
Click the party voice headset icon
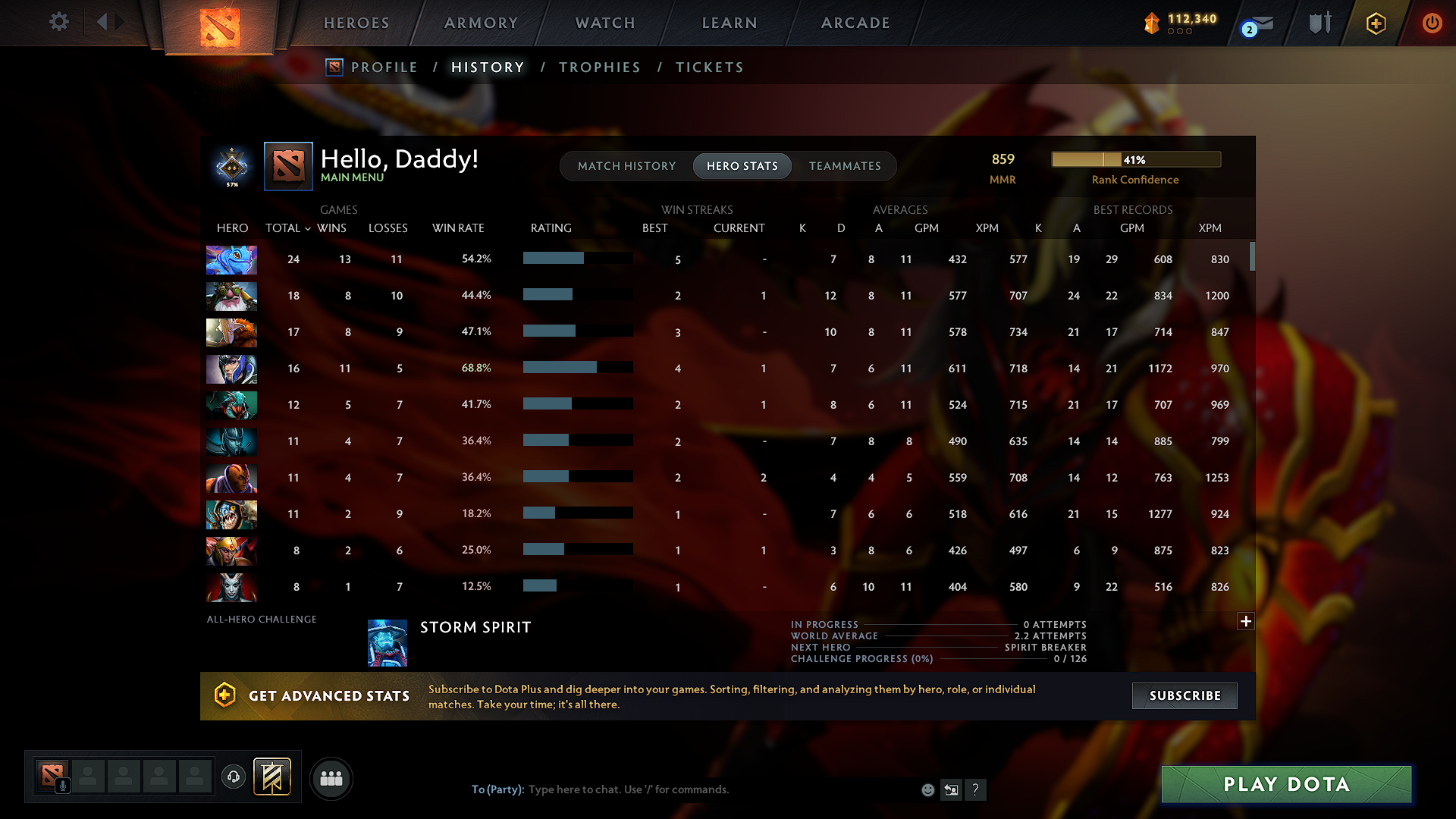[x=234, y=777]
